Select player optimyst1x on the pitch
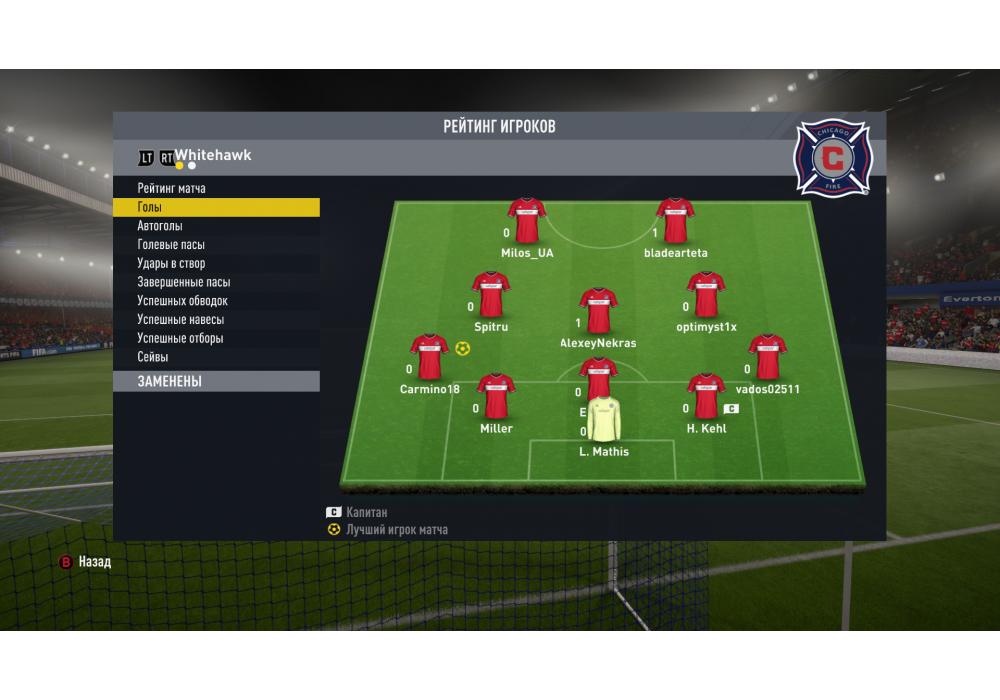This screenshot has height=700, width=1000. pyautogui.click(x=705, y=295)
